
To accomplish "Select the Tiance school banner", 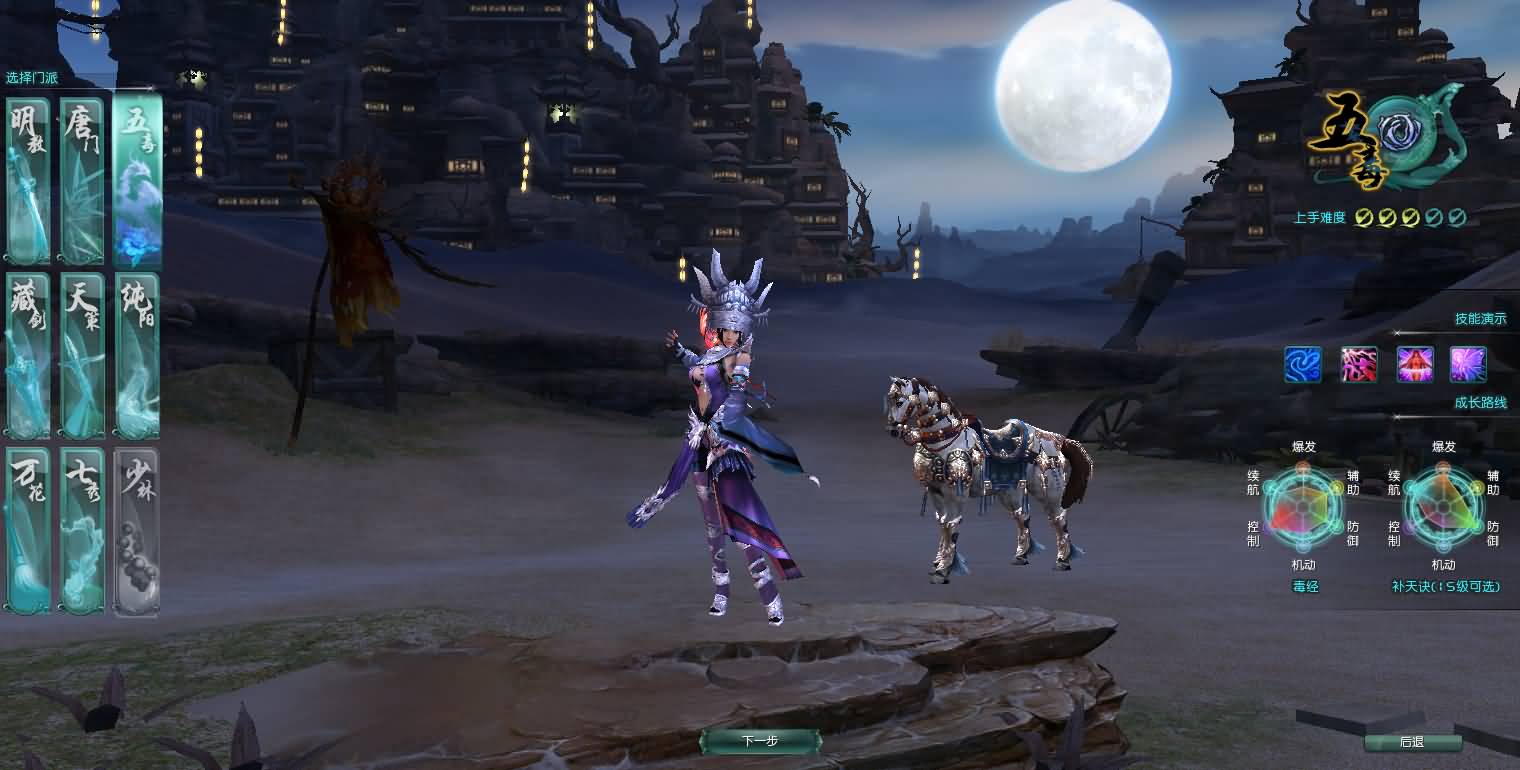I will tap(82, 353).
